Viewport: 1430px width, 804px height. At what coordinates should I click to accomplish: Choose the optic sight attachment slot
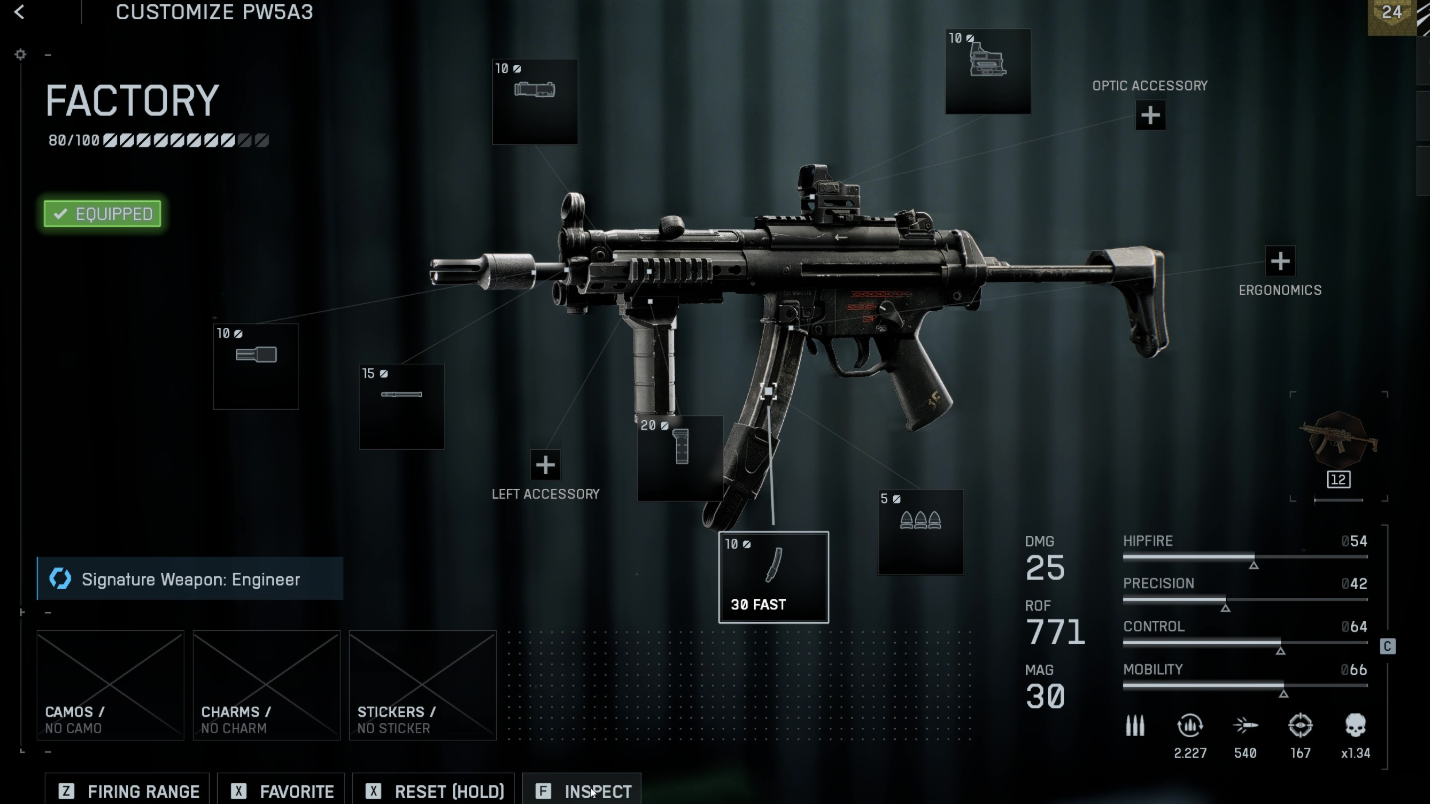click(988, 71)
